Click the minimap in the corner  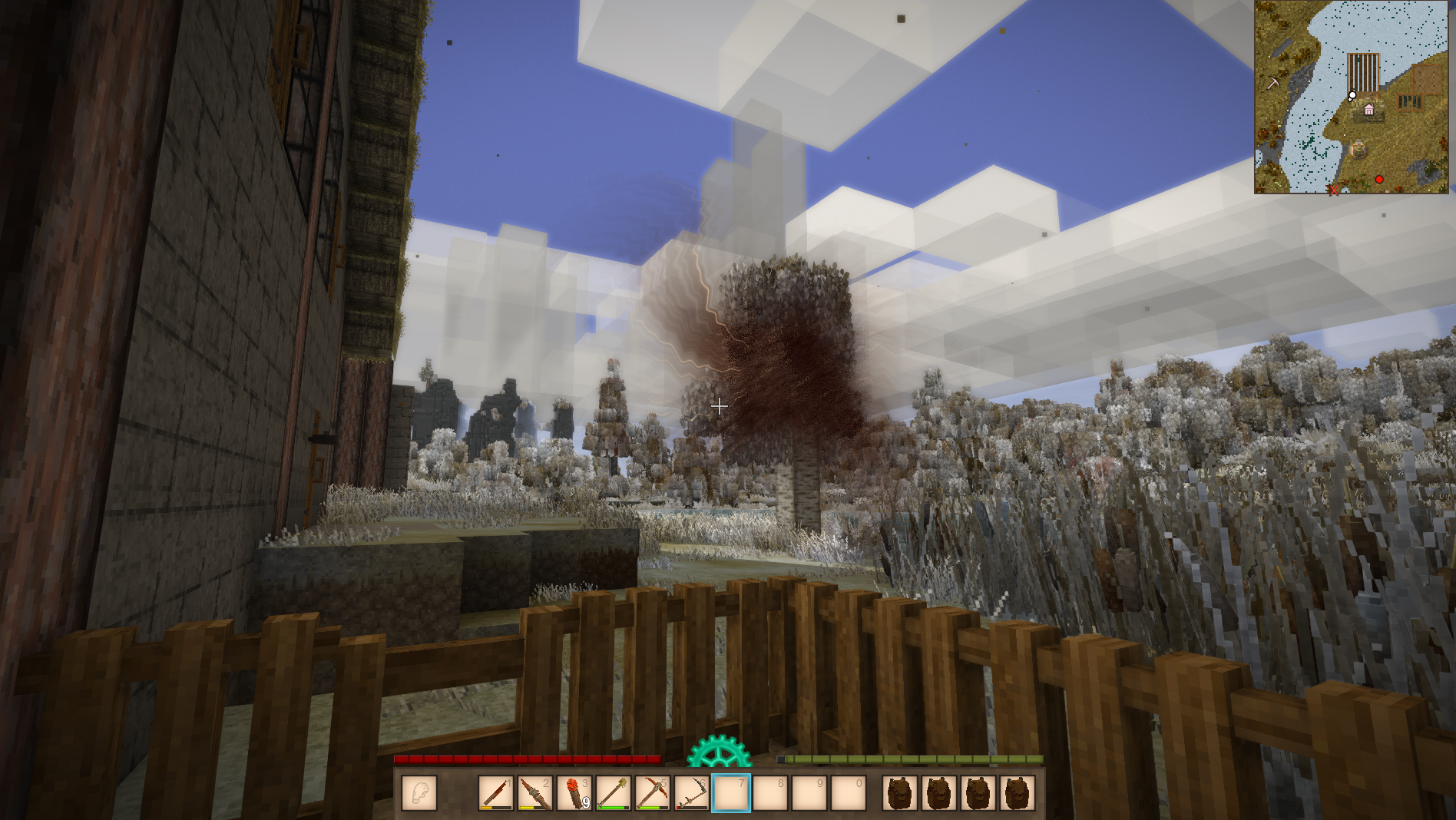click(x=1352, y=97)
